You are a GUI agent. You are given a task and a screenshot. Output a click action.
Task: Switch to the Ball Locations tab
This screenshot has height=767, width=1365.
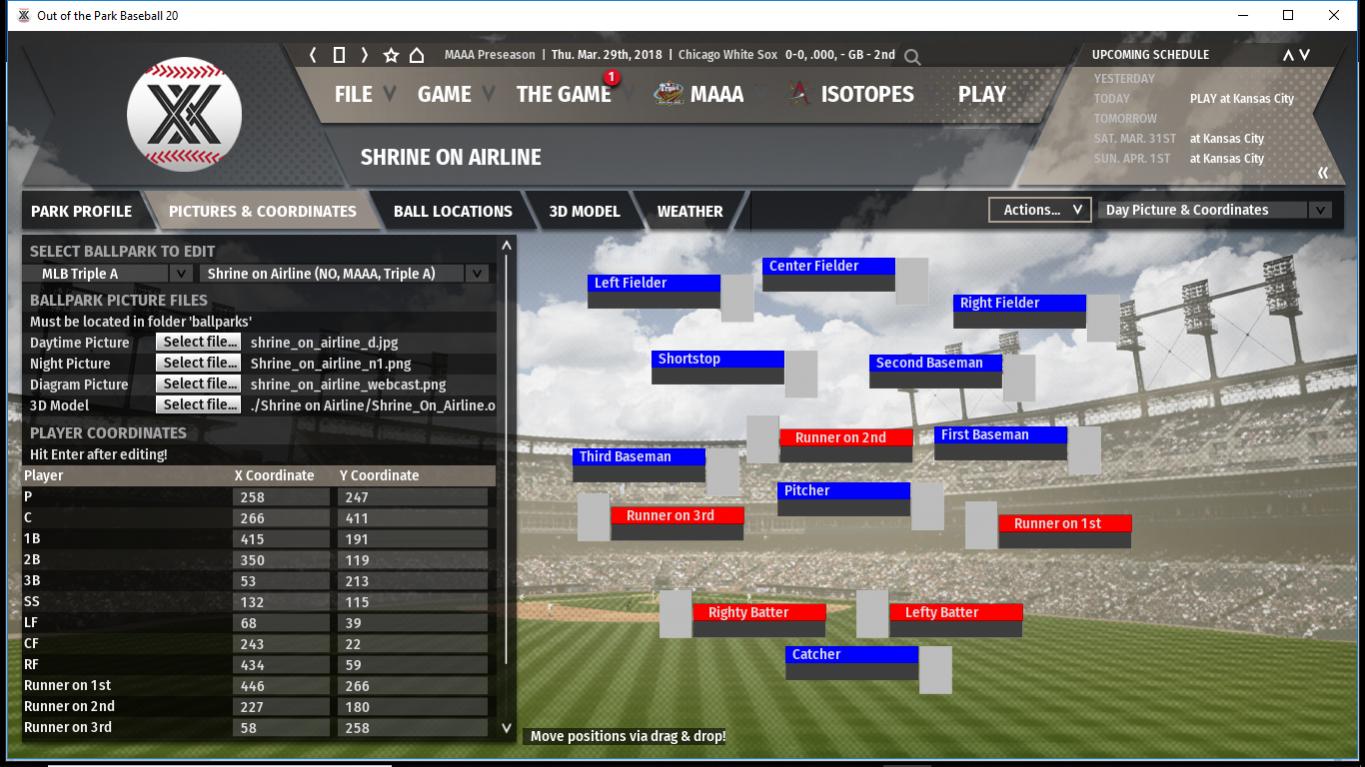coord(452,211)
